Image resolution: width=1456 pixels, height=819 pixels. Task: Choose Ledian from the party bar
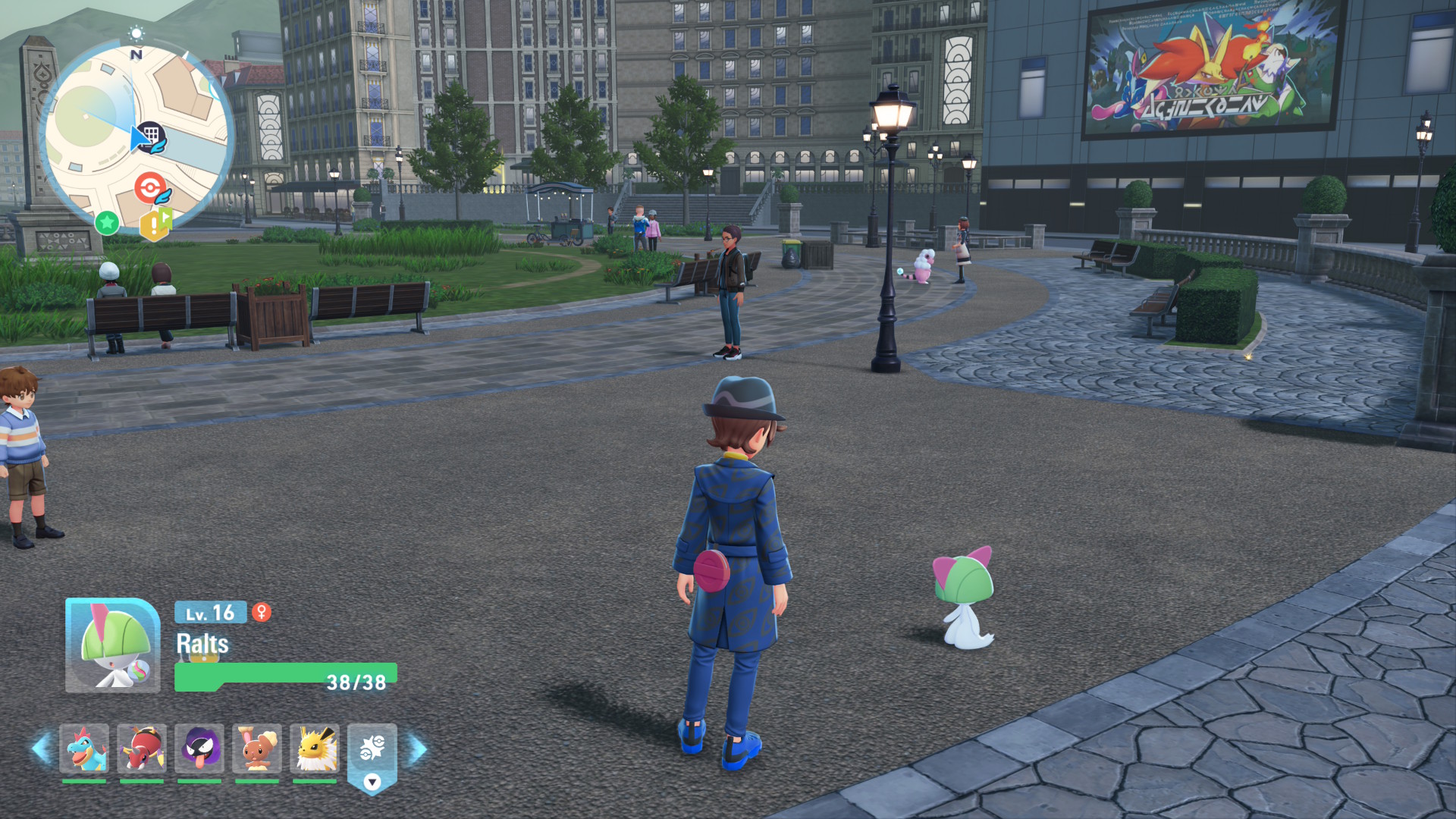(142, 748)
